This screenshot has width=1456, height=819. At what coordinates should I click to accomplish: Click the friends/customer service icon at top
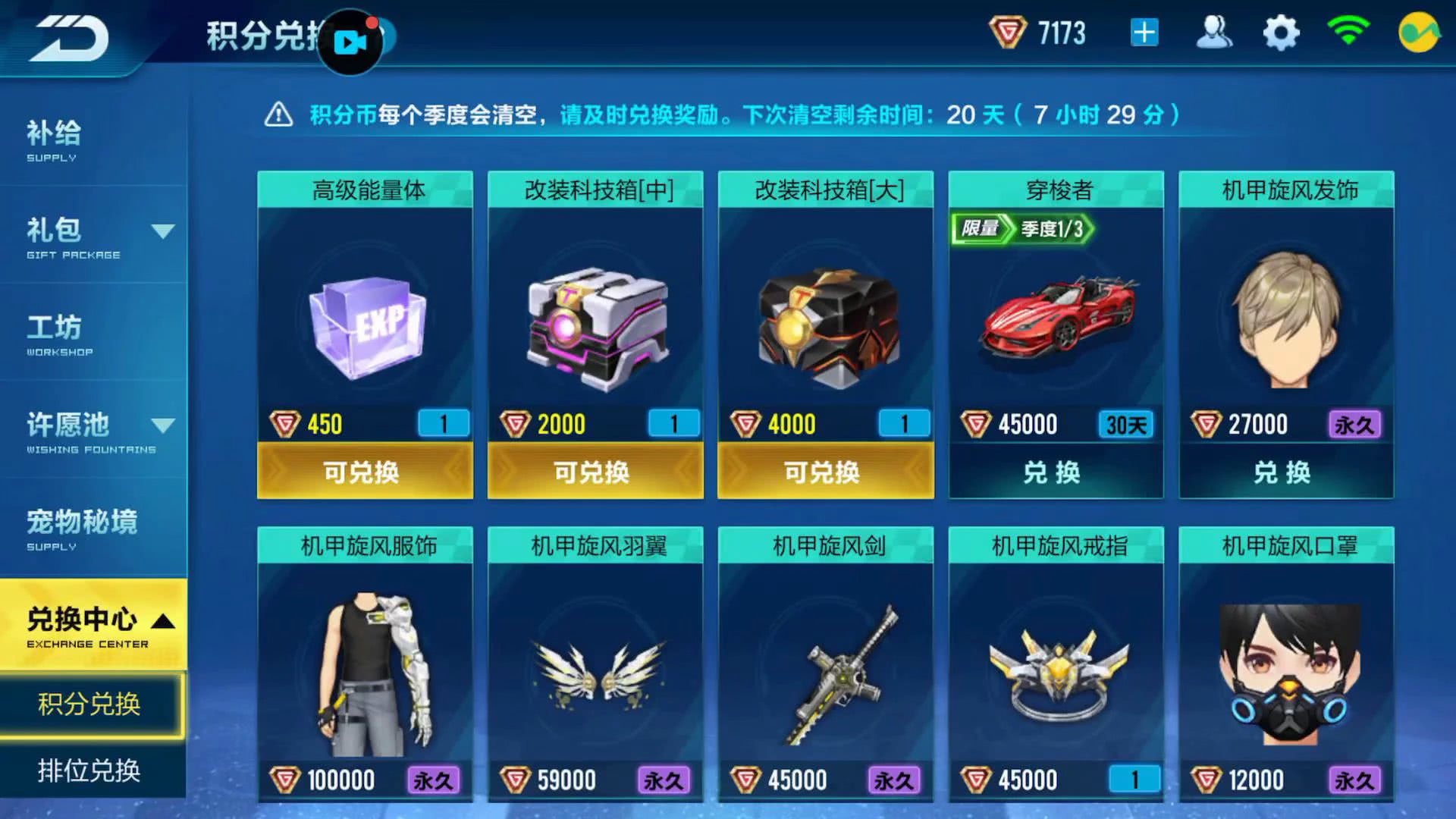pos(1214,33)
